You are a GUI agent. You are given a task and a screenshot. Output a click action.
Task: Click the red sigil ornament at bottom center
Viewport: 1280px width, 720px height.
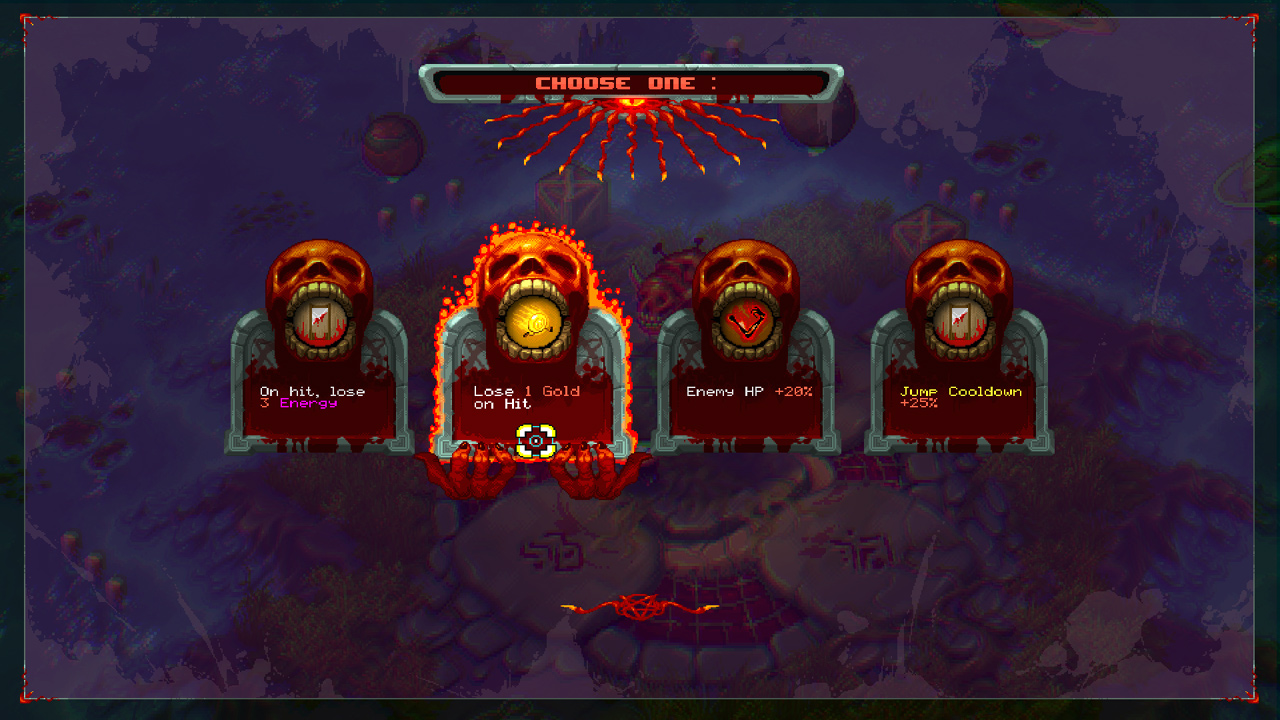click(640, 605)
